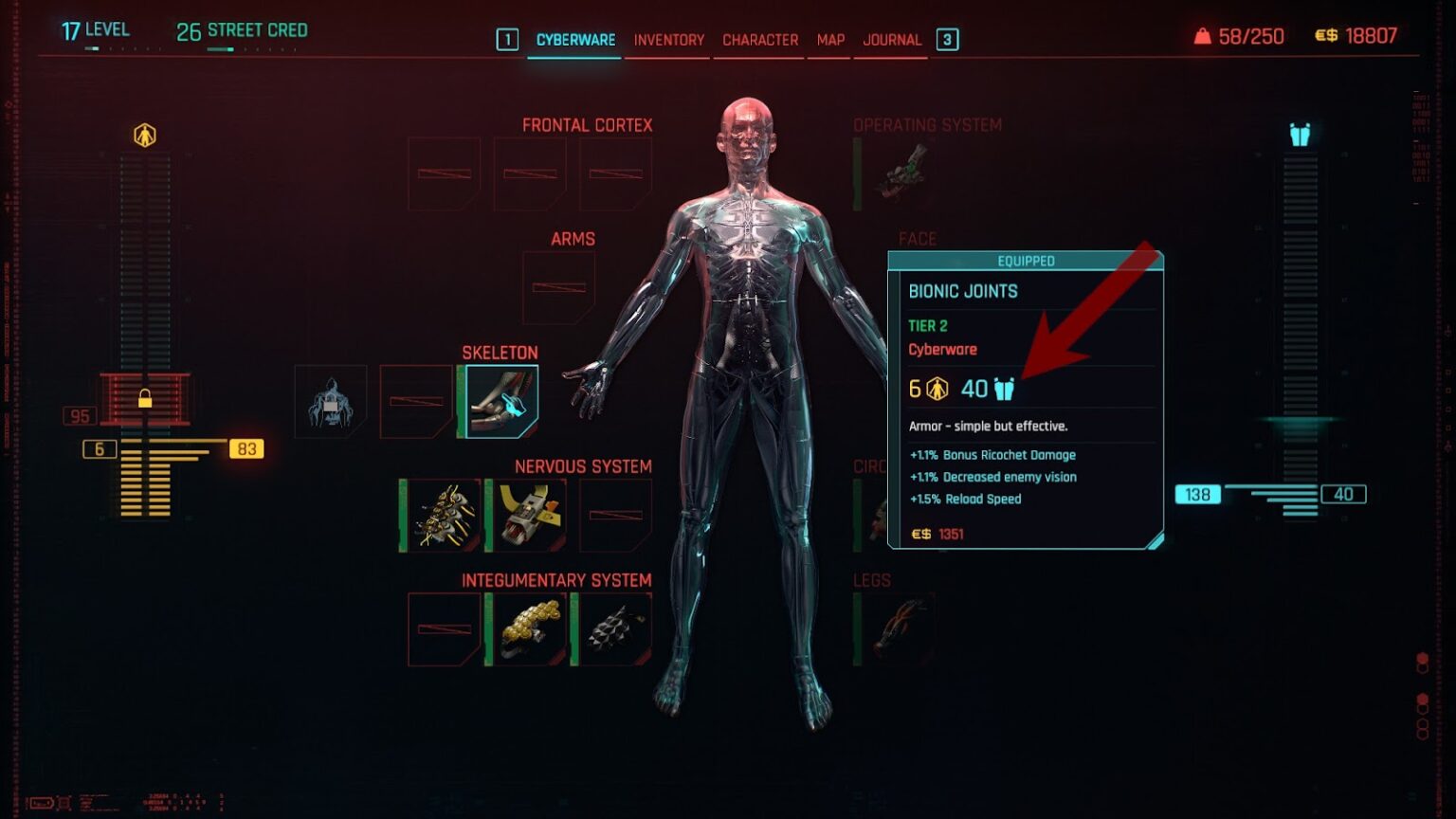Screen dimensions: 1456x819
Task: Switch to the Inventory tab
Action: click(x=667, y=40)
